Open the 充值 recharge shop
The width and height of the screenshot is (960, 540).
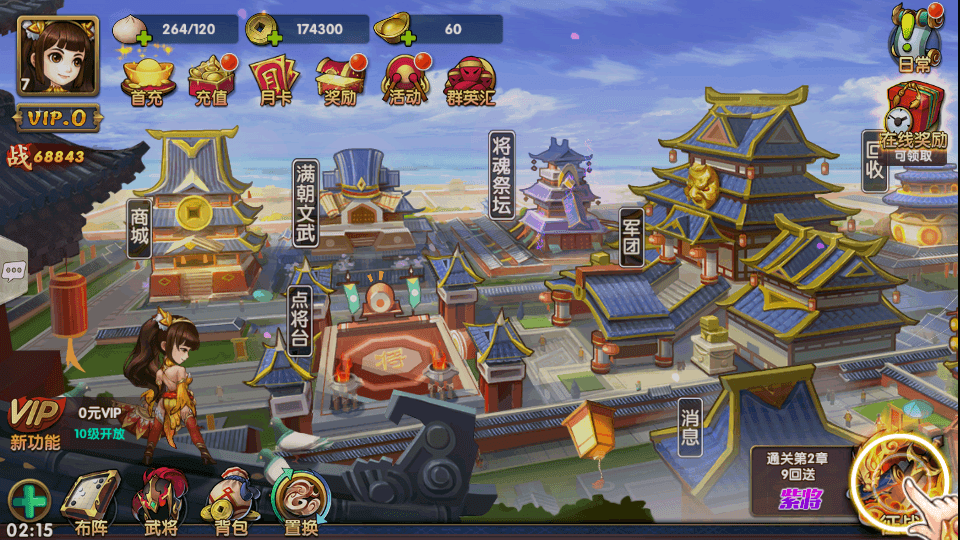(x=211, y=80)
